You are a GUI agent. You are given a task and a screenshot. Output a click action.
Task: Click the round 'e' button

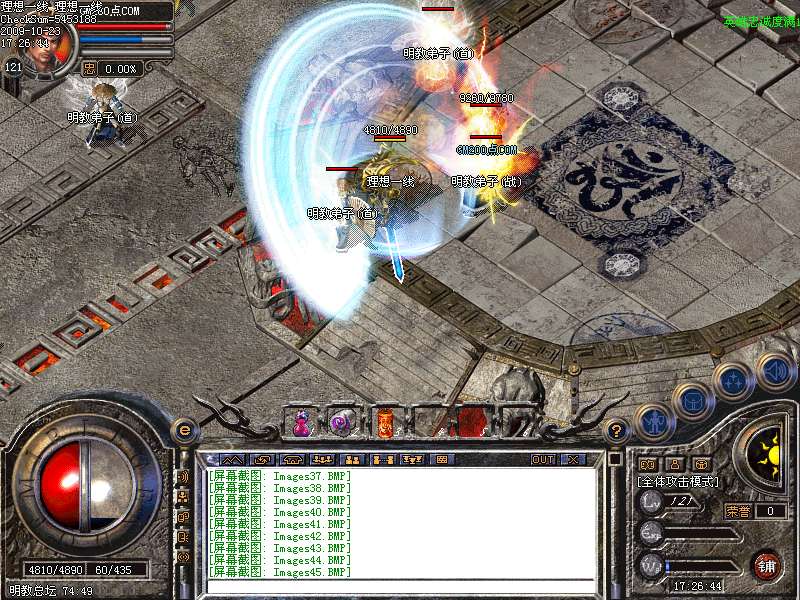point(183,431)
